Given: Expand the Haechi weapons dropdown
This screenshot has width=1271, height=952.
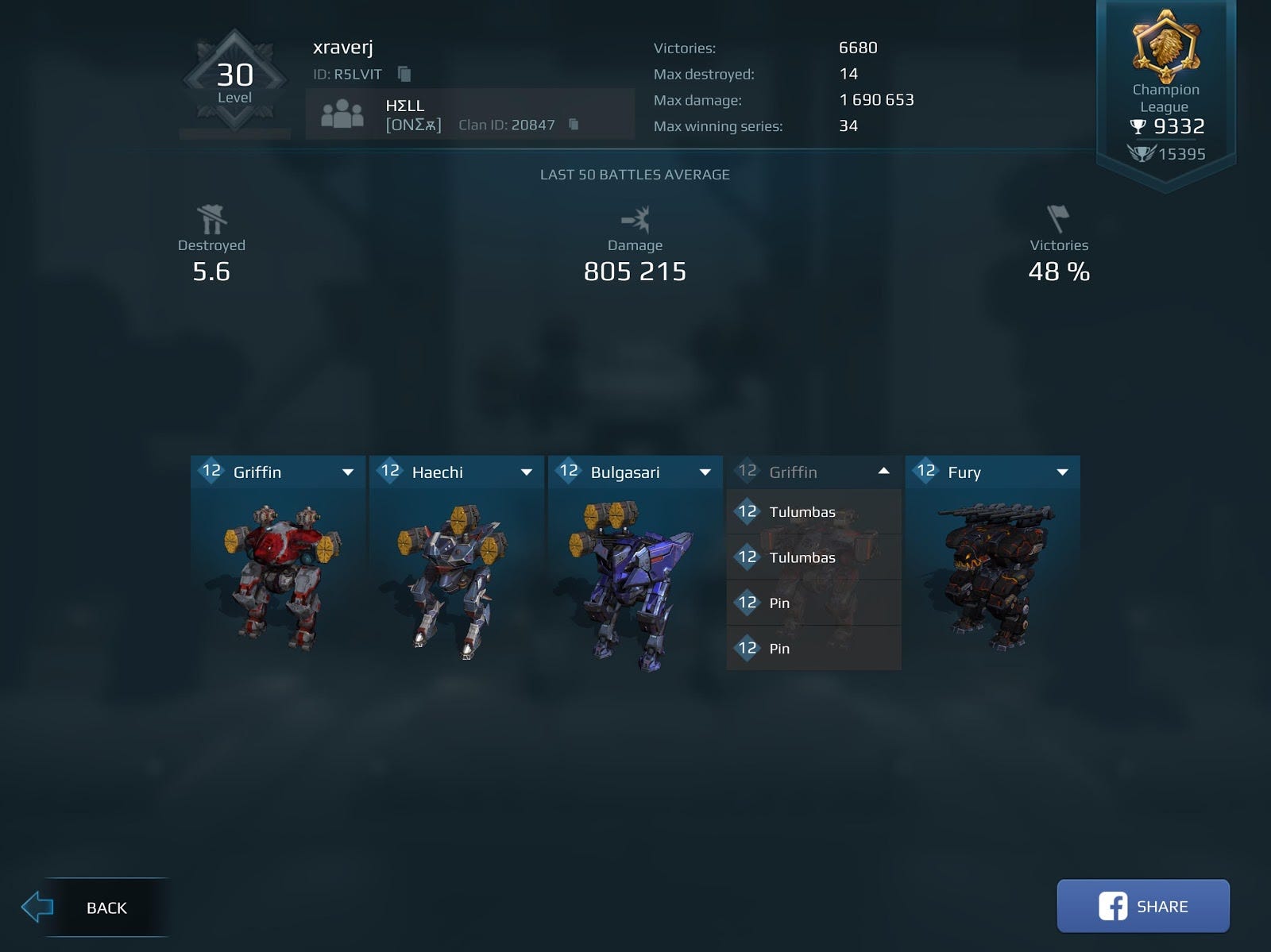Looking at the screenshot, I should [526, 472].
